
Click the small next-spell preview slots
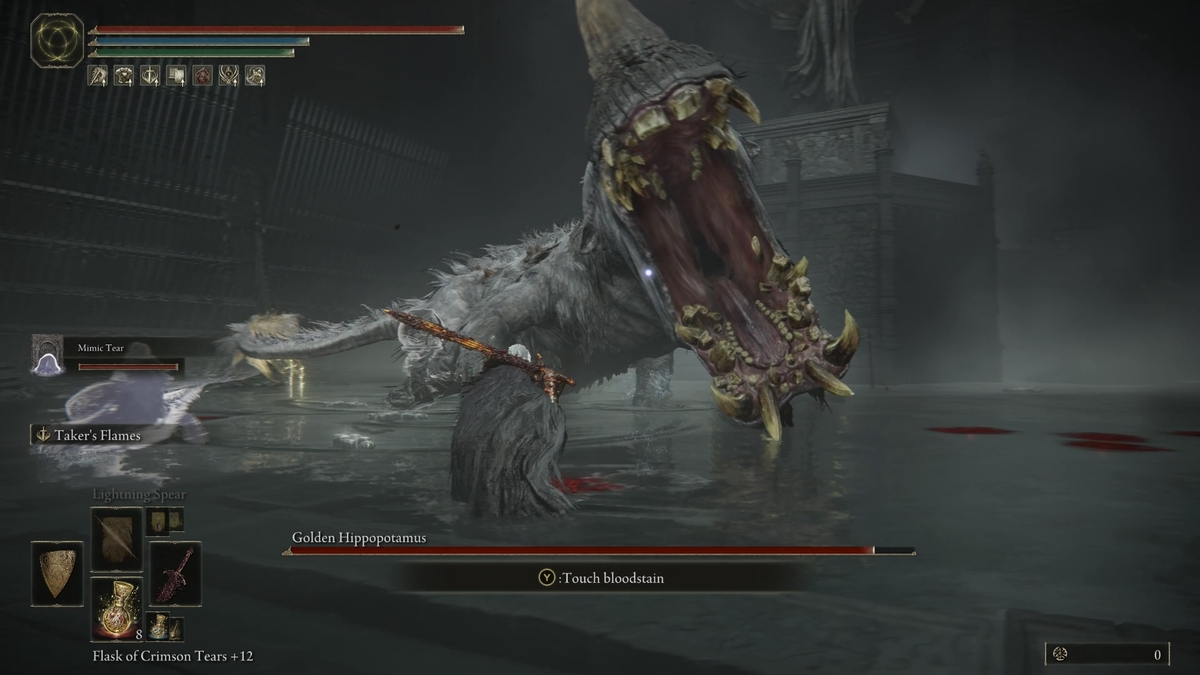[x=165, y=520]
